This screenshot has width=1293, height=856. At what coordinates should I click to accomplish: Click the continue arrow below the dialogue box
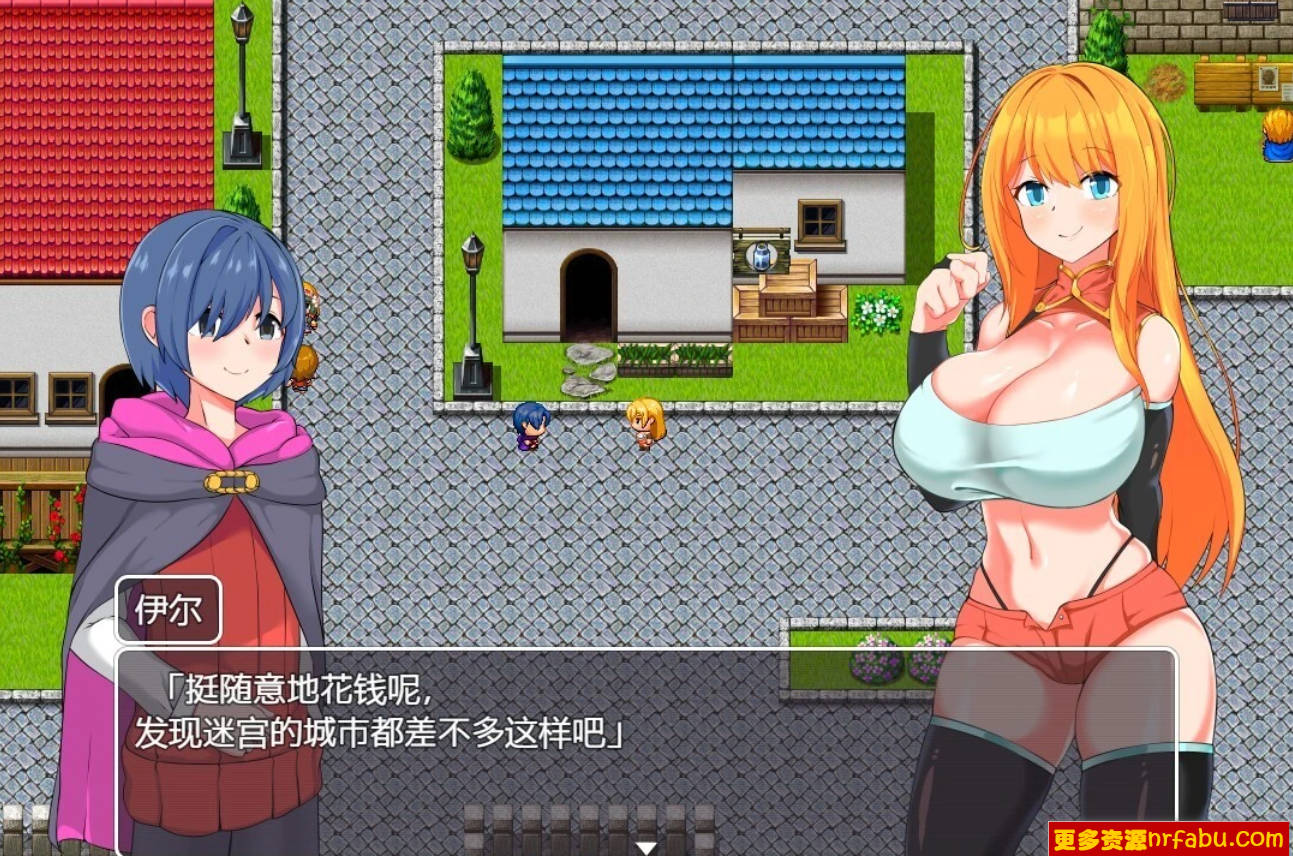coord(646,848)
